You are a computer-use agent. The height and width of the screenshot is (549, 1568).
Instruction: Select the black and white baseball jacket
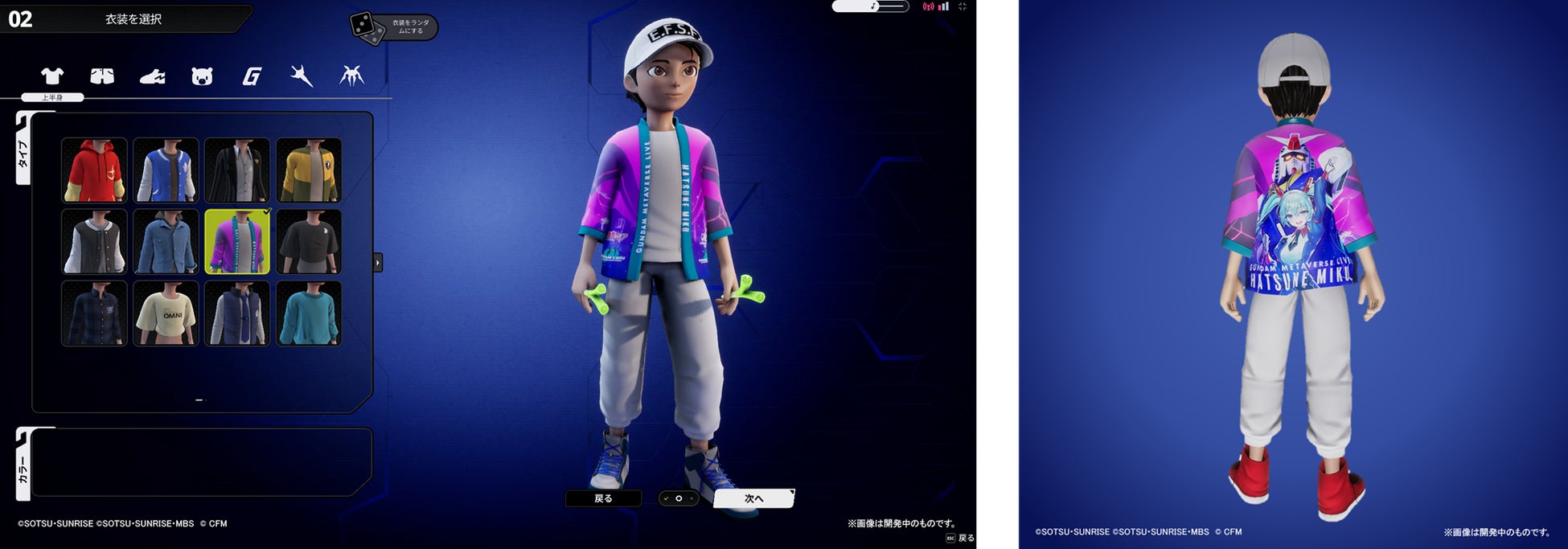pyautogui.click(x=94, y=242)
